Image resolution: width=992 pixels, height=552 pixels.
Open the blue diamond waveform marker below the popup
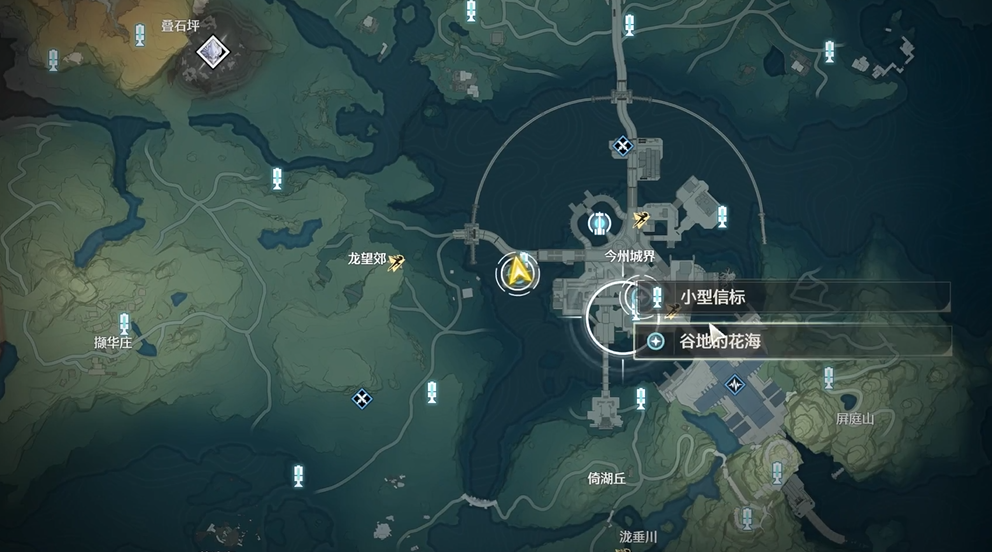pyautogui.click(x=737, y=384)
